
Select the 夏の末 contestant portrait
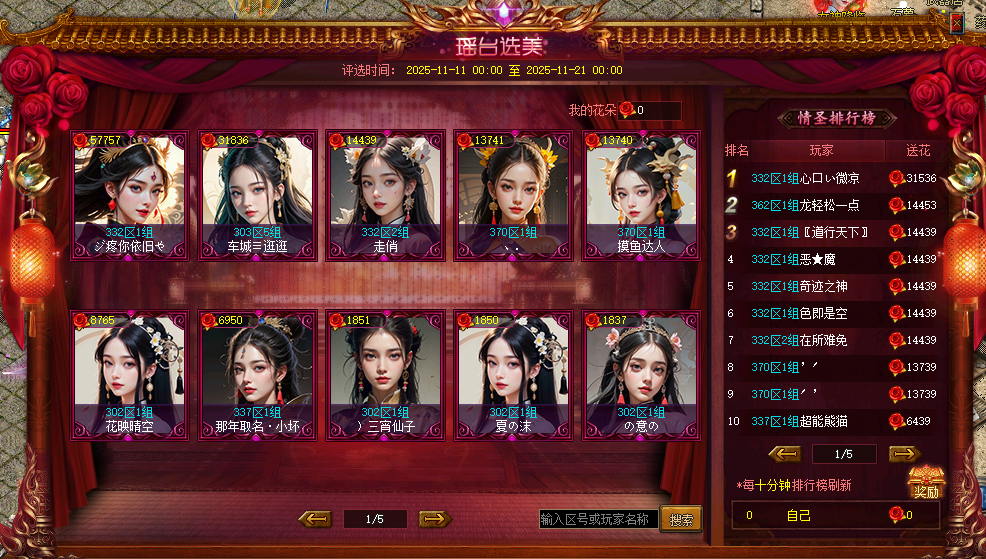pos(513,375)
